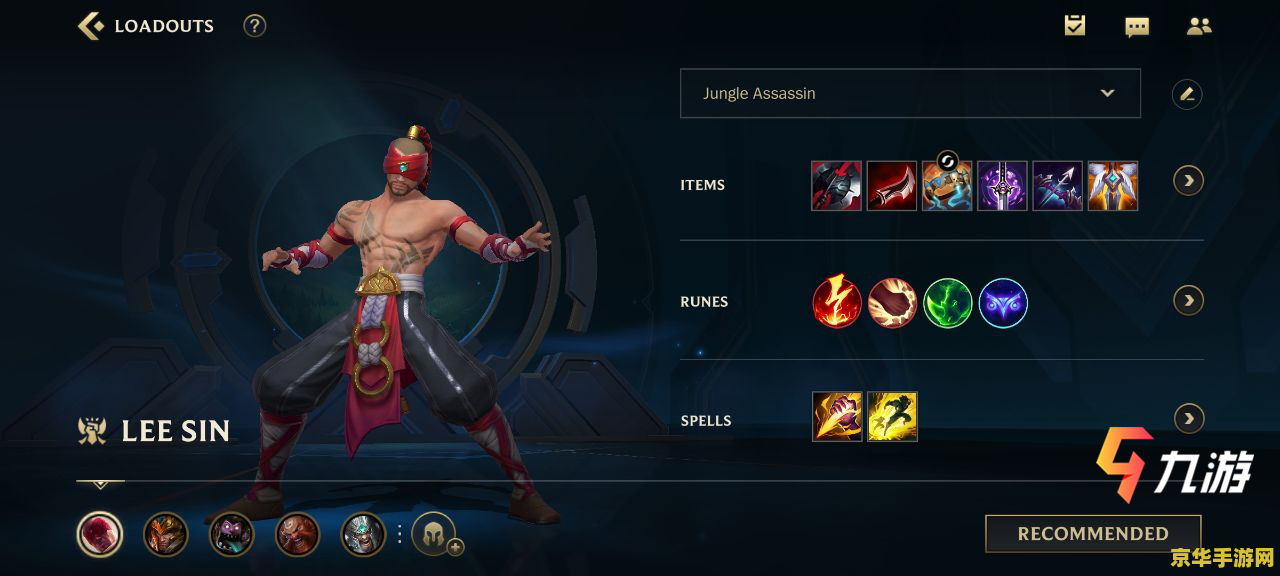Select the Electrocute lightning rune

[x=837, y=303]
